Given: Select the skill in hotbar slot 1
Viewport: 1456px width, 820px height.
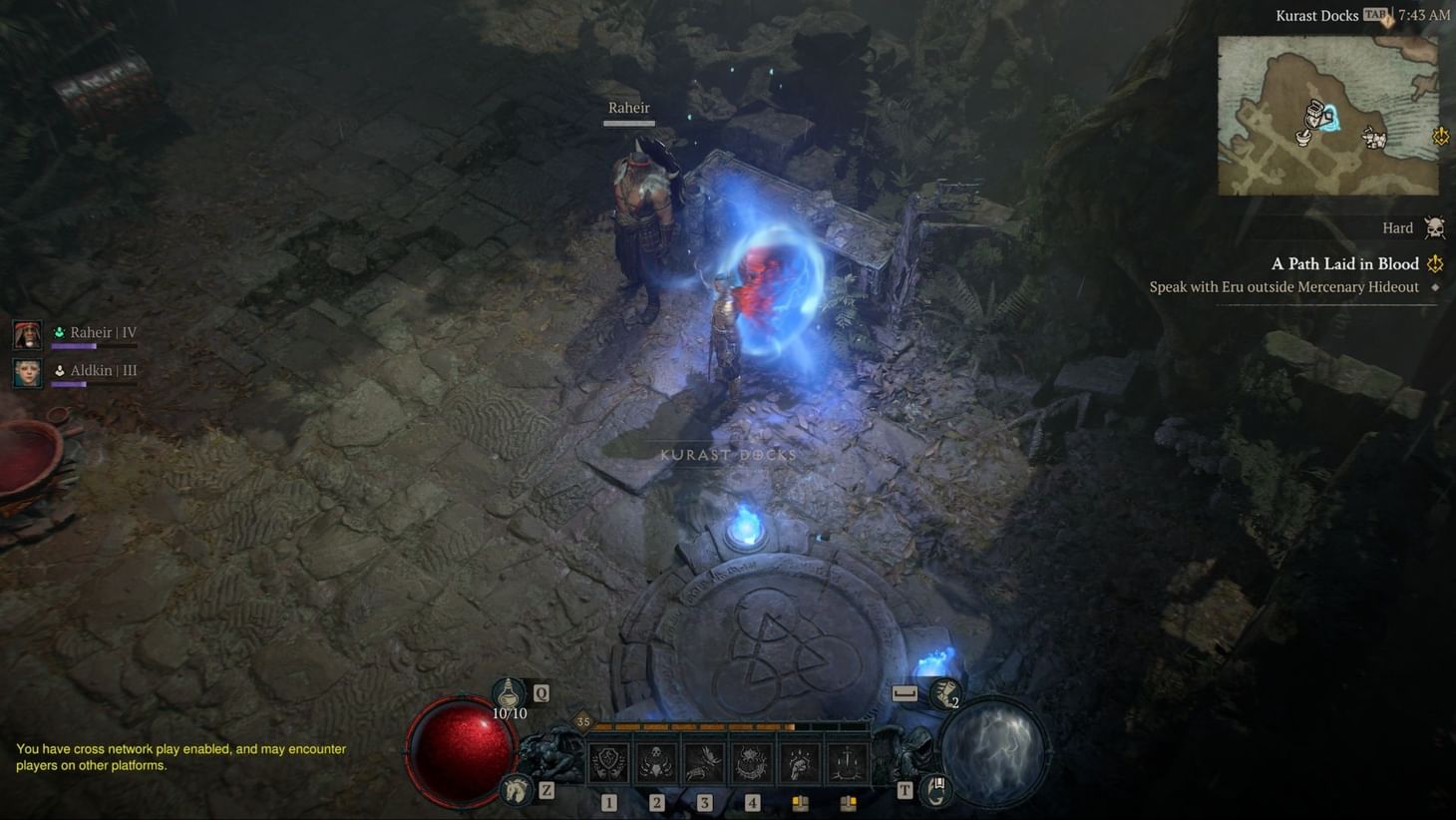Looking at the screenshot, I should 608,763.
